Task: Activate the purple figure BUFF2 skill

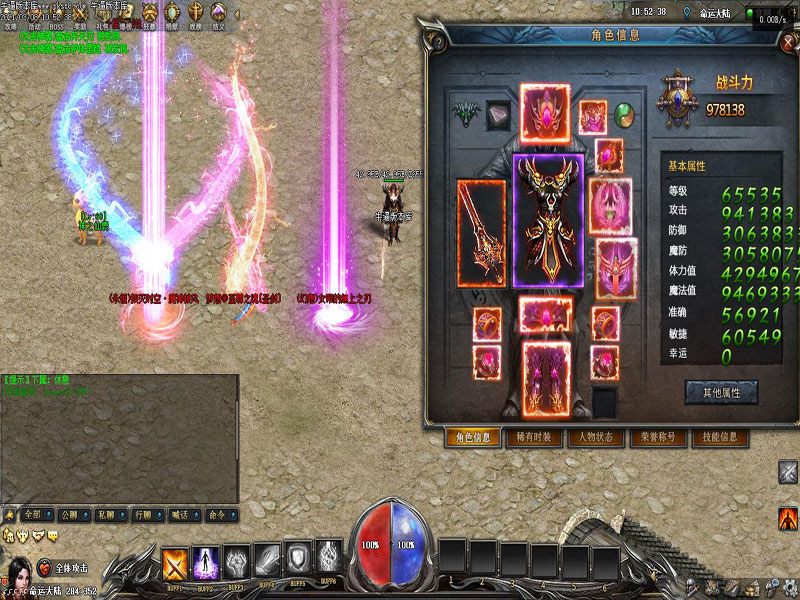Action: 206,560
